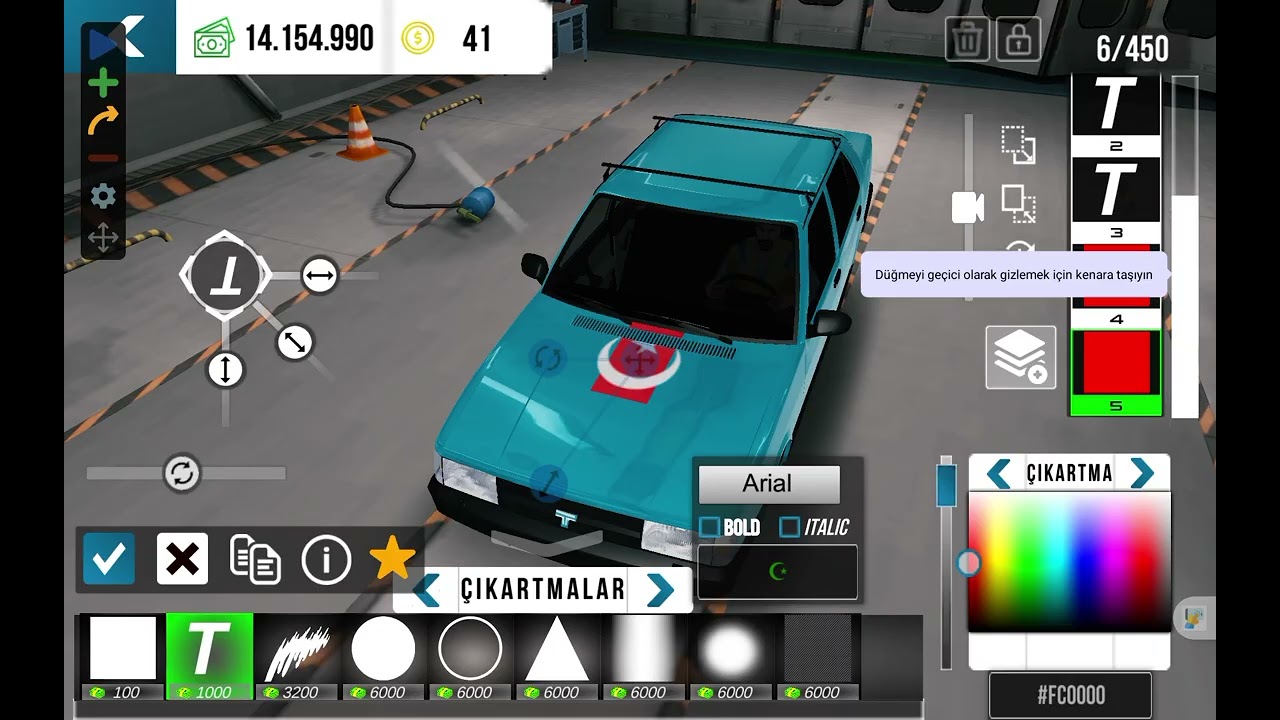This screenshot has width=1280, height=720.
Task: Select the white triangle decal
Action: (557, 650)
